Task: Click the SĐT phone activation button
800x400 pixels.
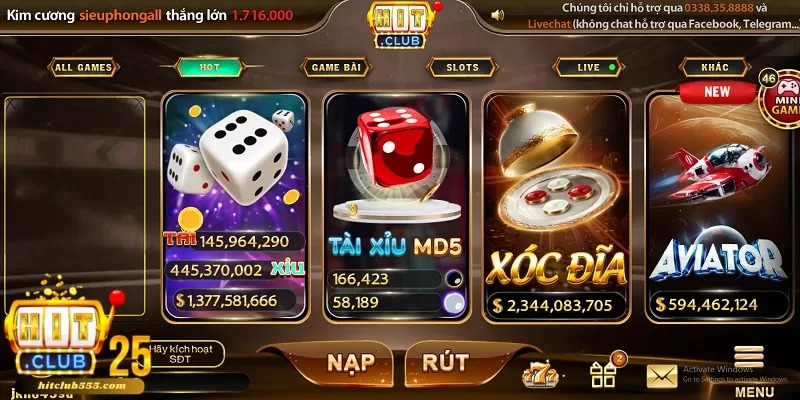Action: [187, 355]
